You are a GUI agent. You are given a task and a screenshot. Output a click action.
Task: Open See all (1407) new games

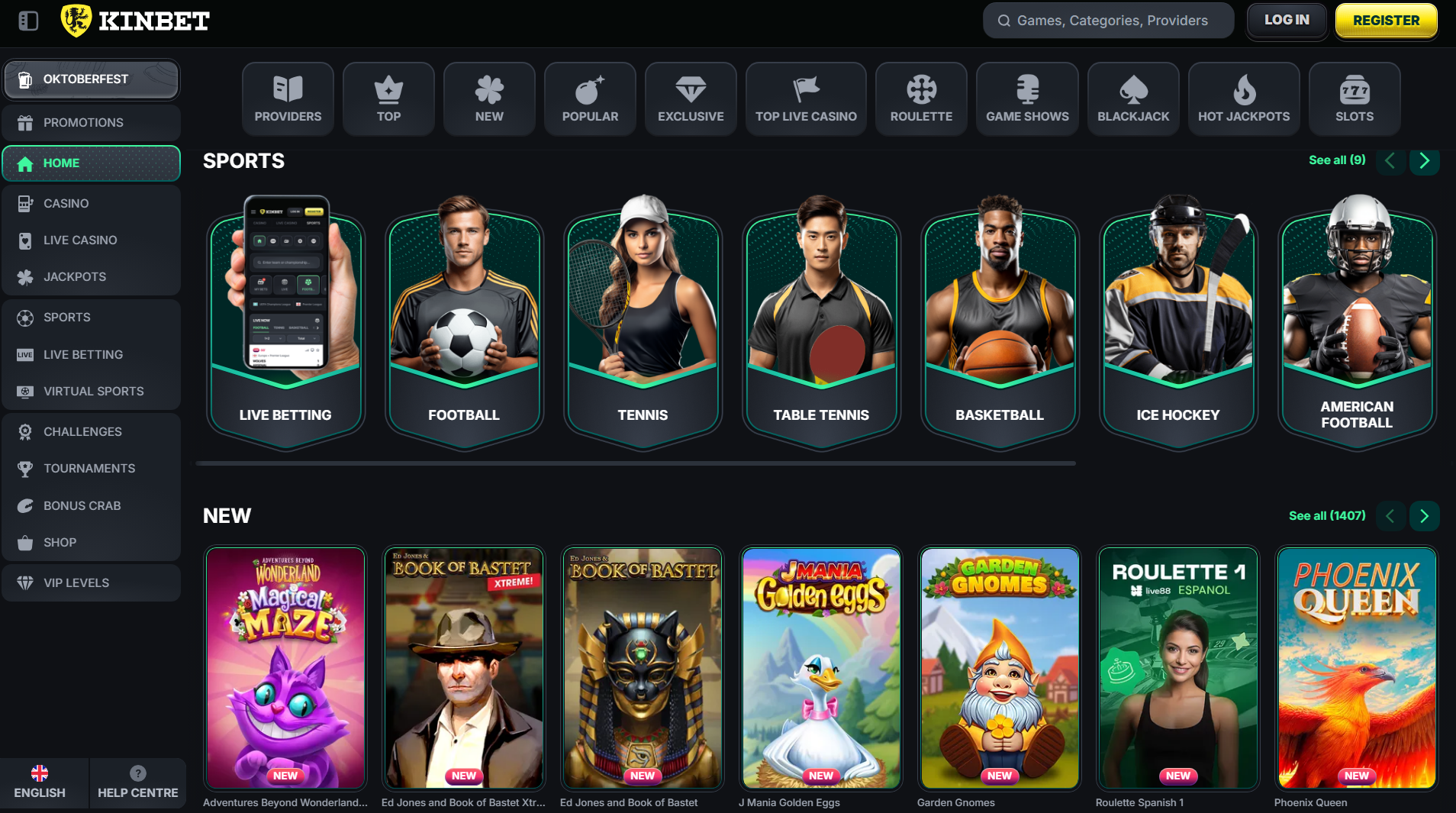coord(1326,516)
